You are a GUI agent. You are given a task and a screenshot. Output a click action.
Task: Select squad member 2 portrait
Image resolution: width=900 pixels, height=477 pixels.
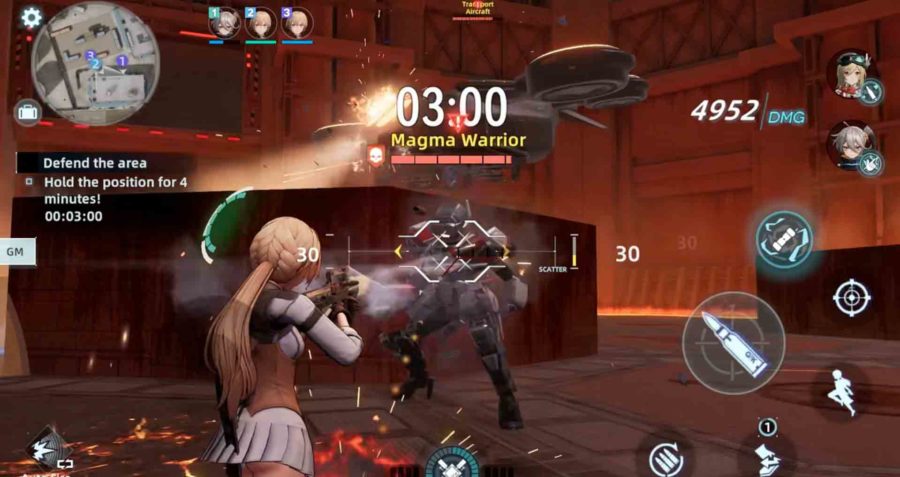(x=260, y=23)
